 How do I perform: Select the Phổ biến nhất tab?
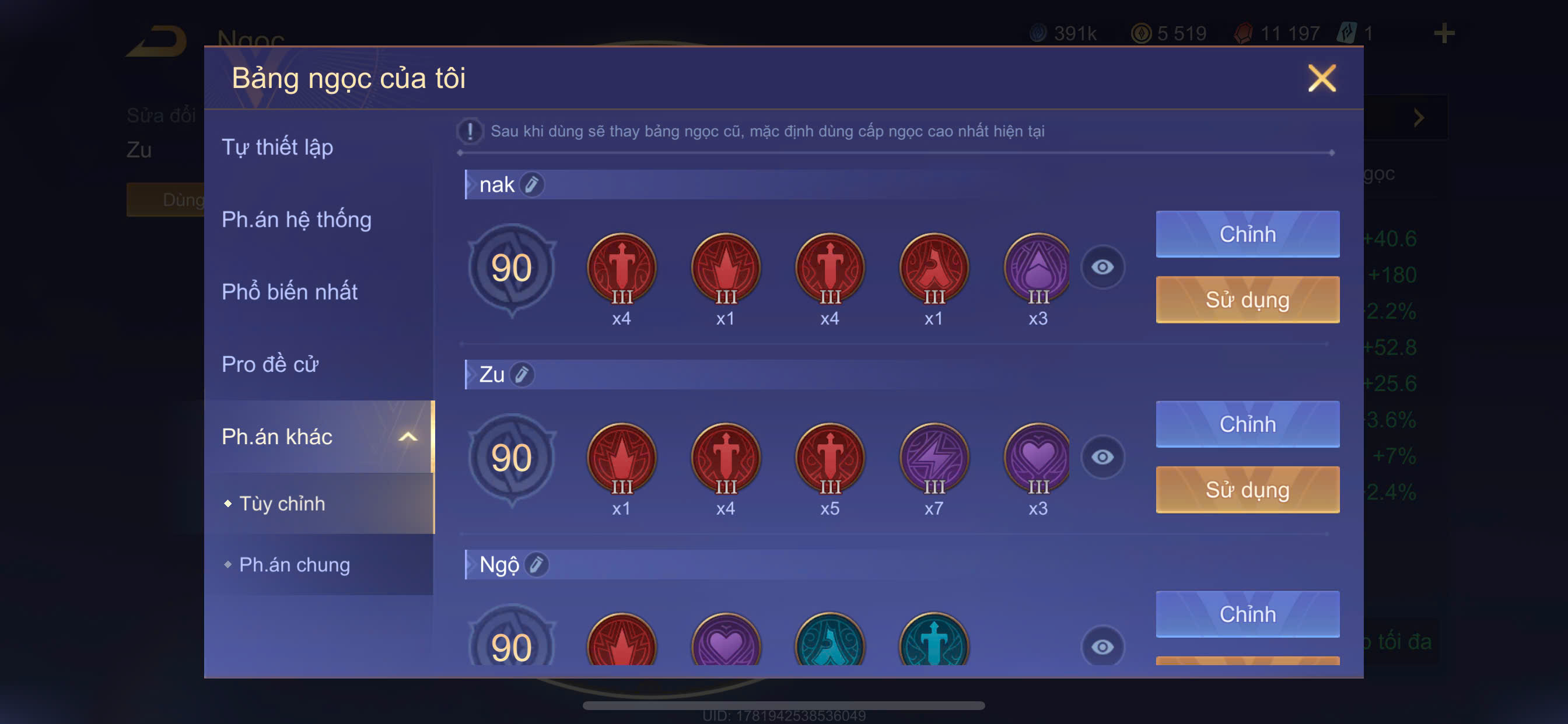[290, 292]
